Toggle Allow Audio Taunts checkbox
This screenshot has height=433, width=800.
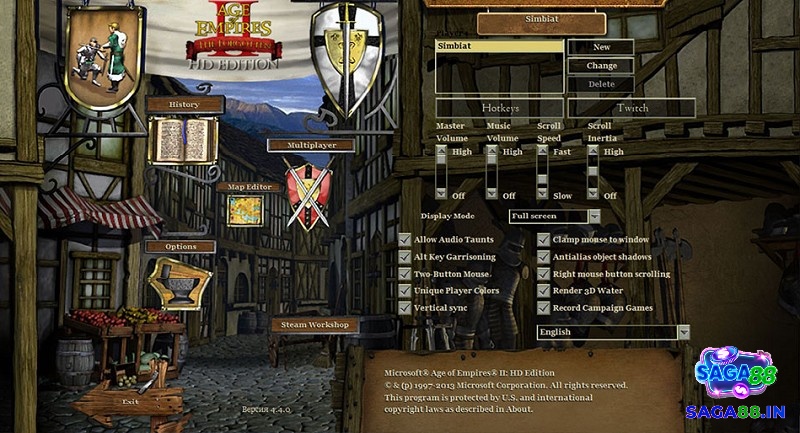point(405,240)
